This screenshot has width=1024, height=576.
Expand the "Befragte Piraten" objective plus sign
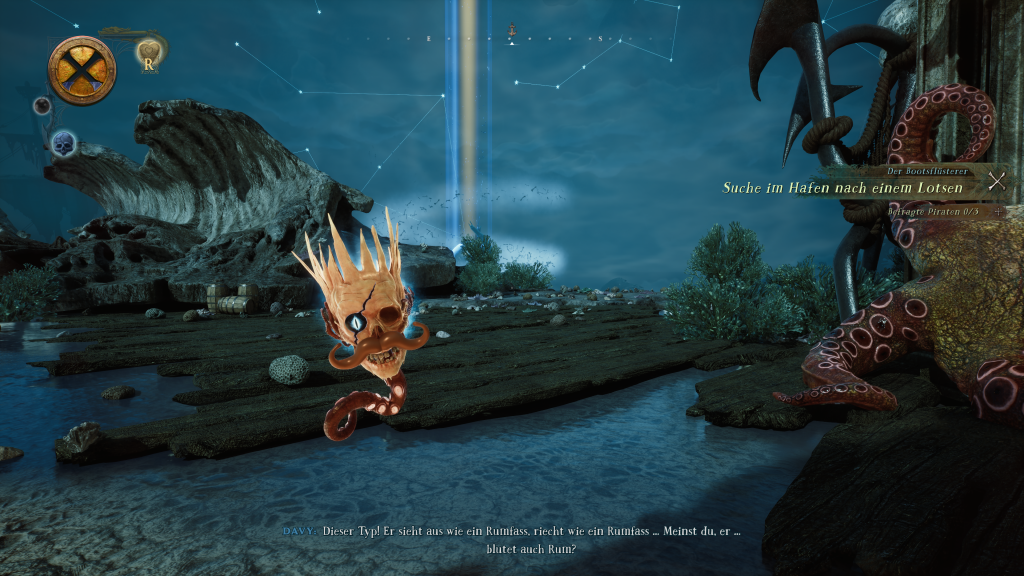tap(996, 211)
